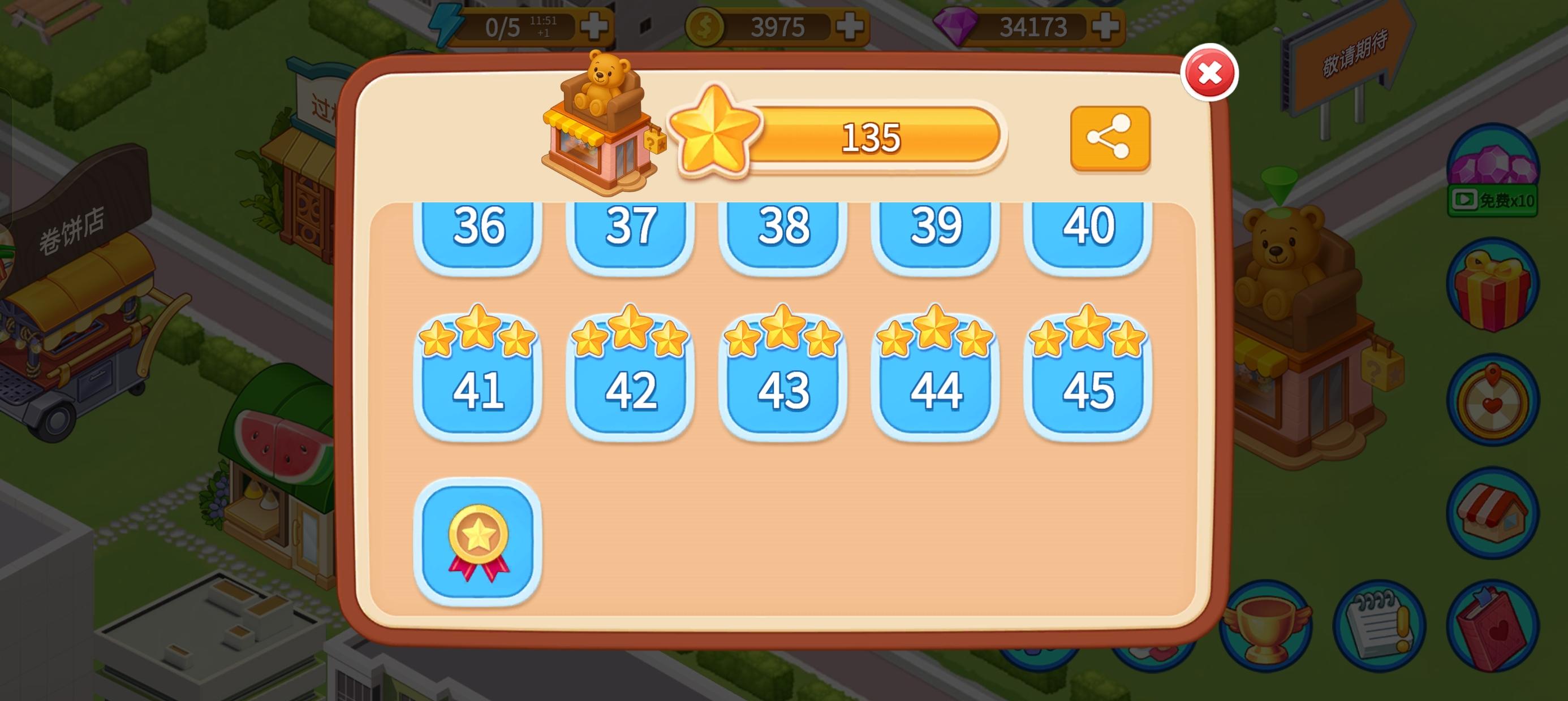The height and width of the screenshot is (701, 1568).
Task: Click the teddy bear shop building image
Action: [x=600, y=122]
